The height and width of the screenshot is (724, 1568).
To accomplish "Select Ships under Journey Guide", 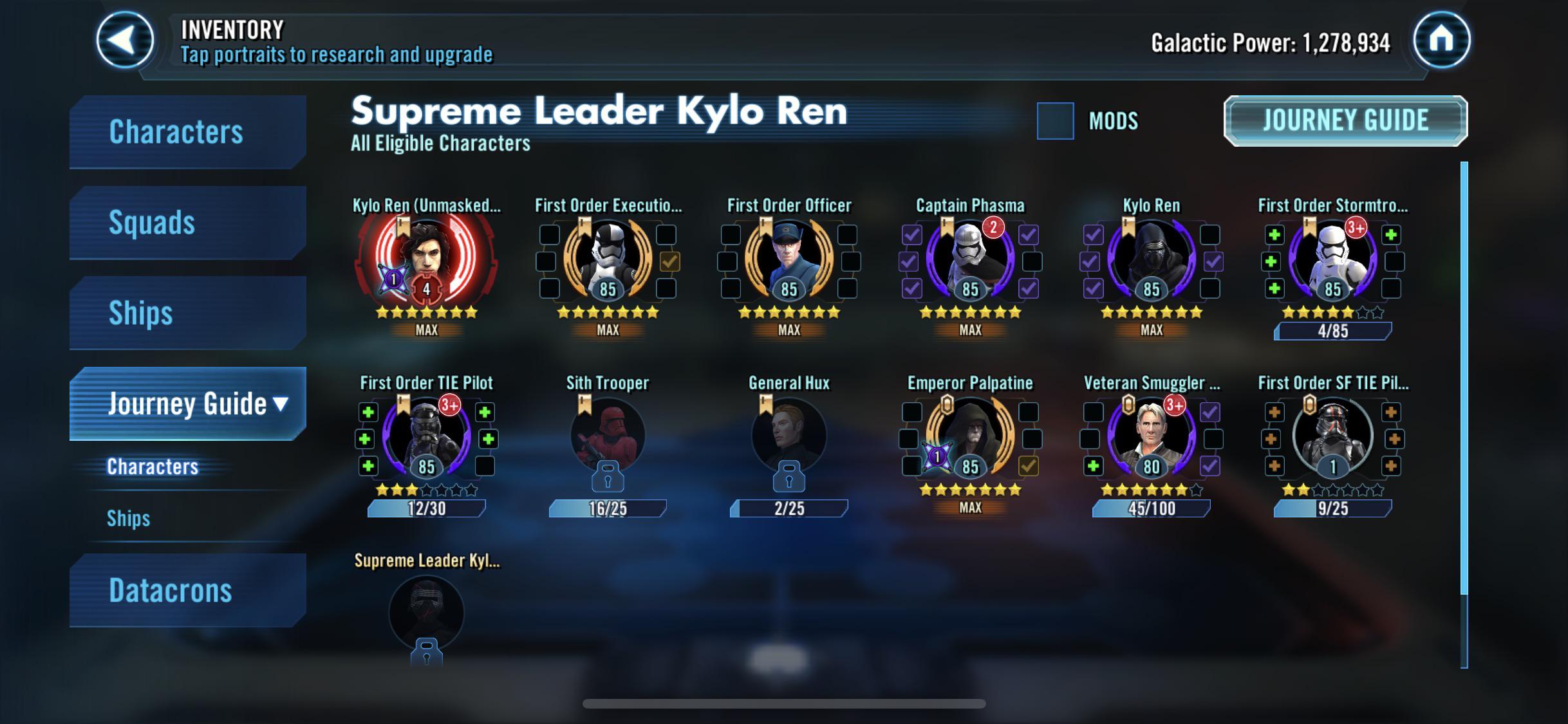I will pyautogui.click(x=129, y=517).
